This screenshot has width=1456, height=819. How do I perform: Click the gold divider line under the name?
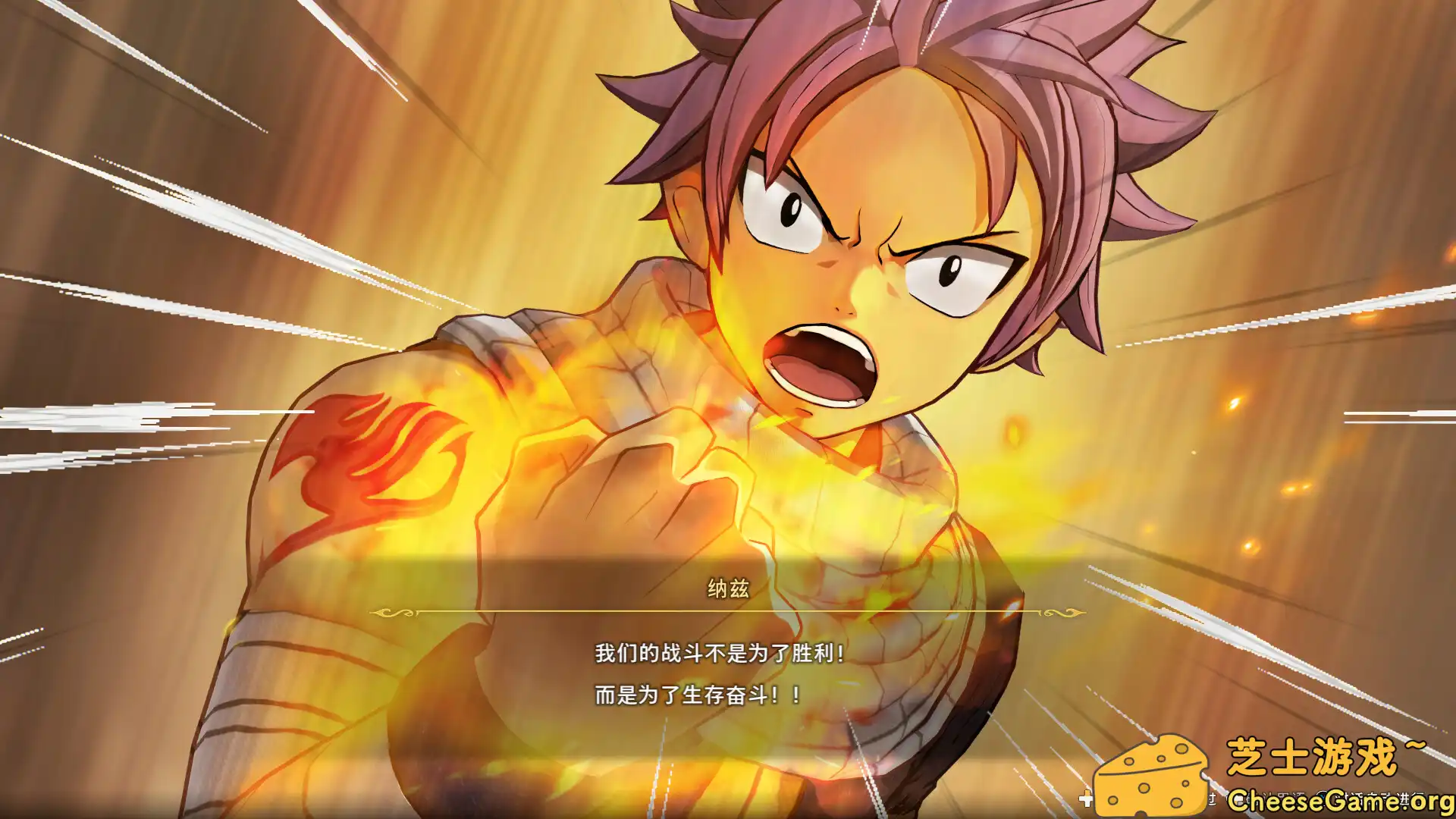click(x=728, y=610)
